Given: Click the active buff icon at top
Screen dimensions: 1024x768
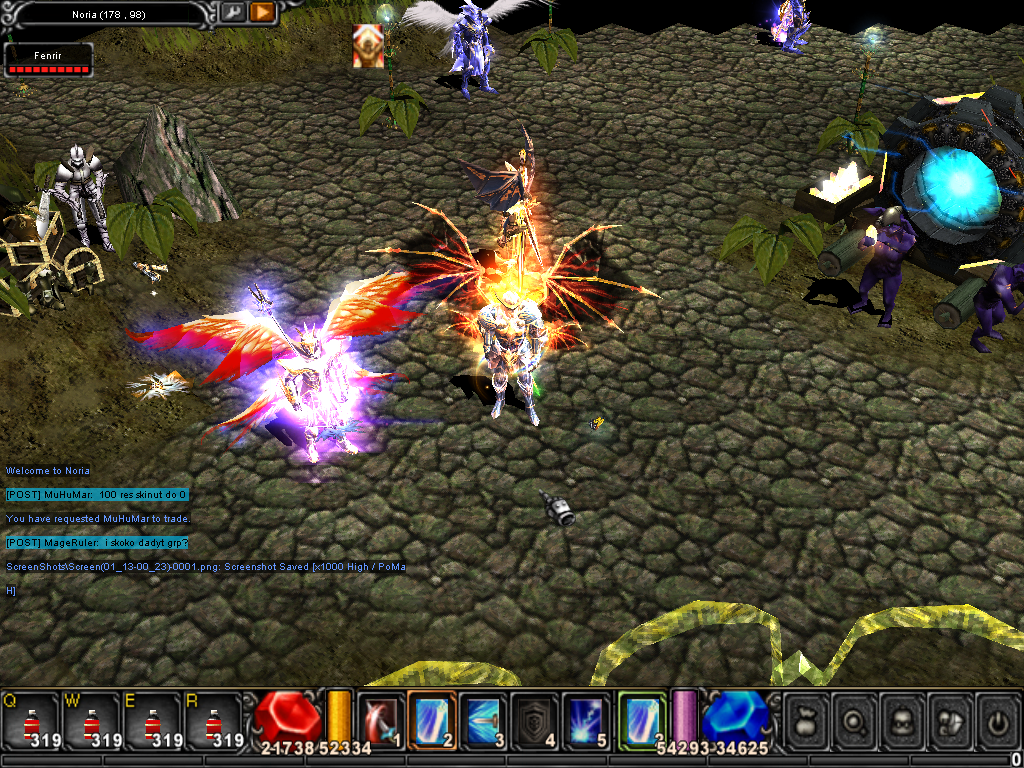Looking at the screenshot, I should [x=368, y=47].
